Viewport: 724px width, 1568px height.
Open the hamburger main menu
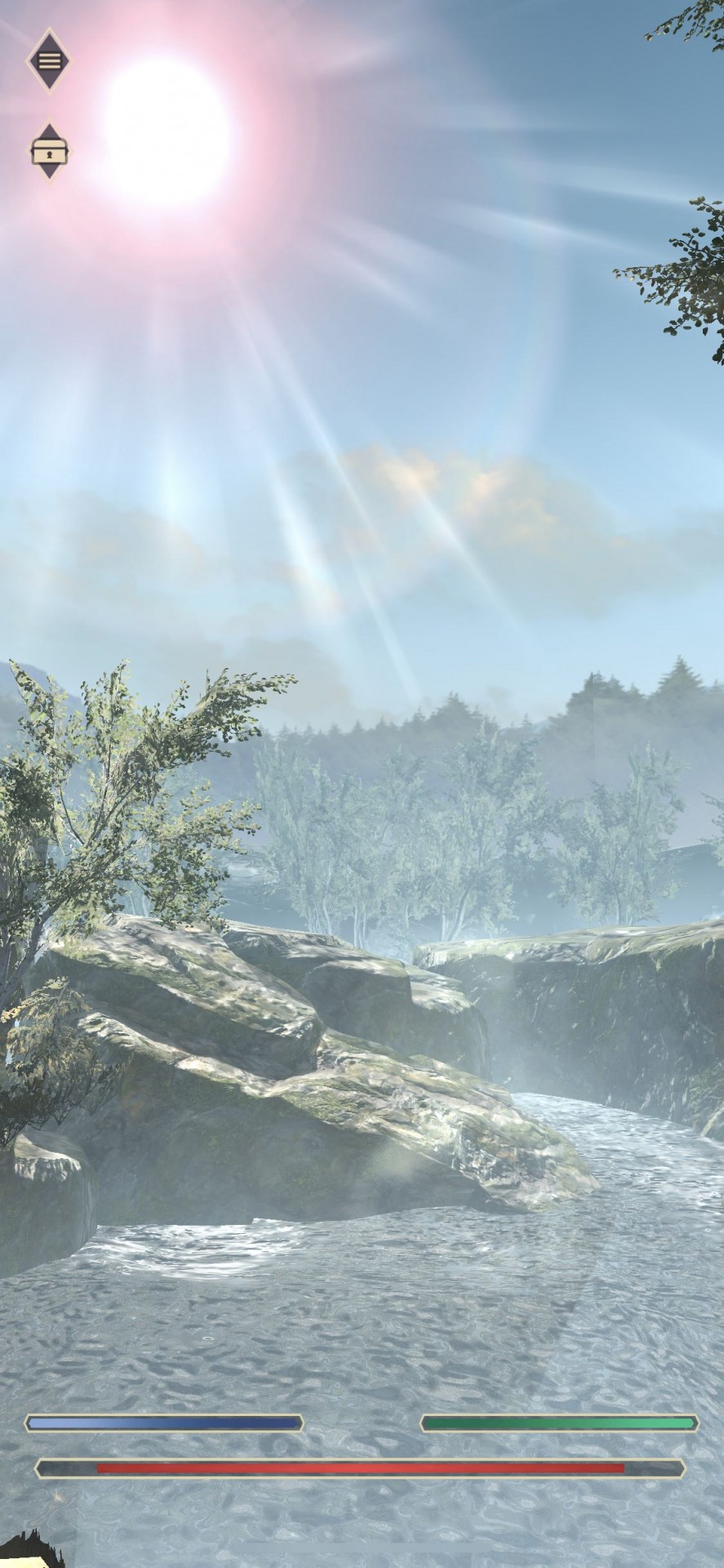pyautogui.click(x=49, y=60)
